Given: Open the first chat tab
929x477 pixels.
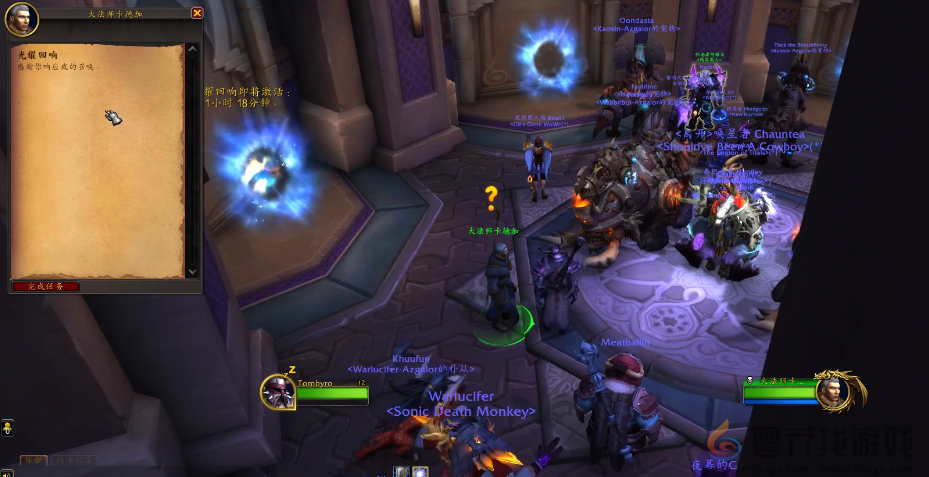Looking at the screenshot, I should (34, 460).
